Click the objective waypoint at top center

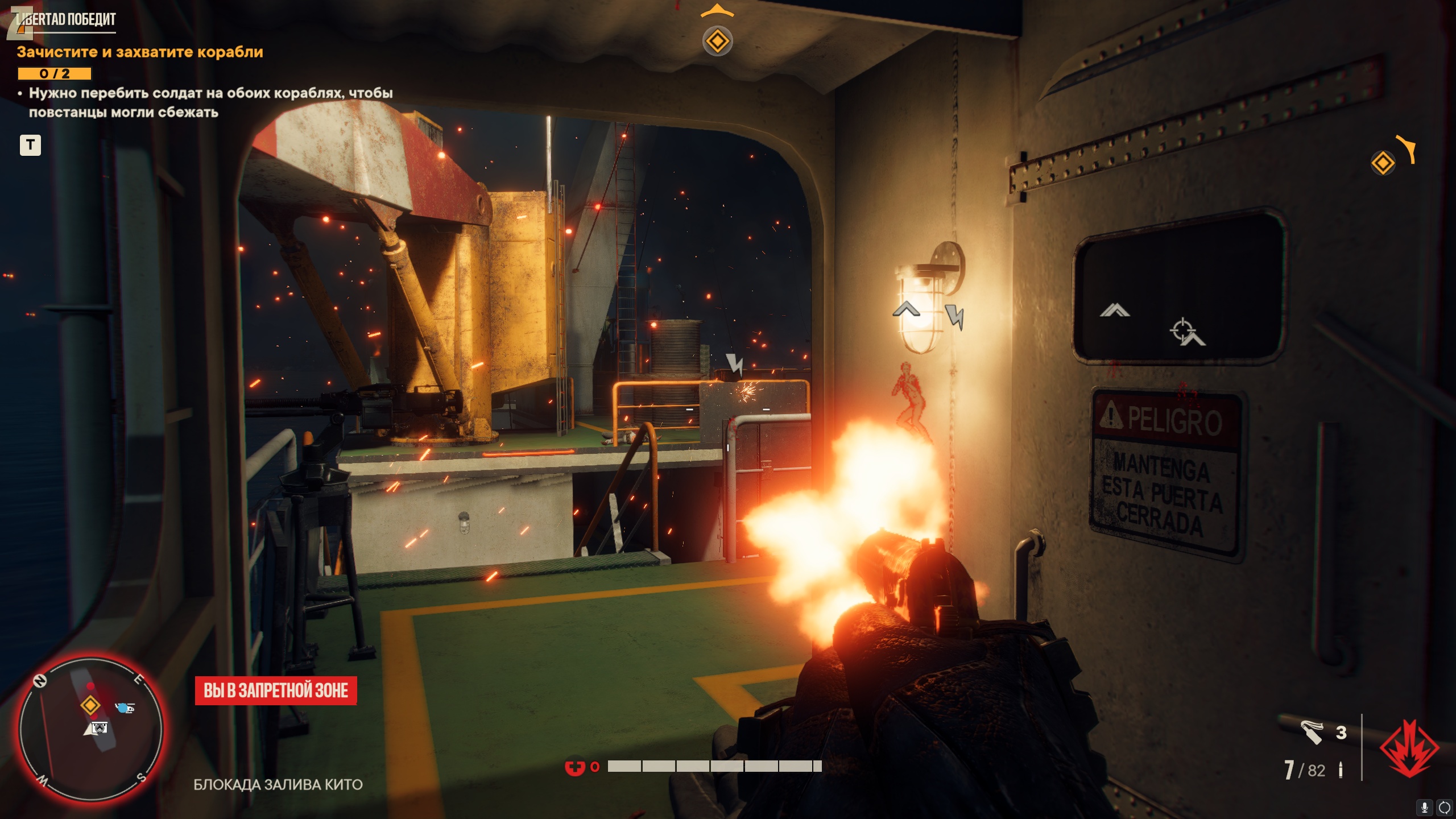click(717, 42)
